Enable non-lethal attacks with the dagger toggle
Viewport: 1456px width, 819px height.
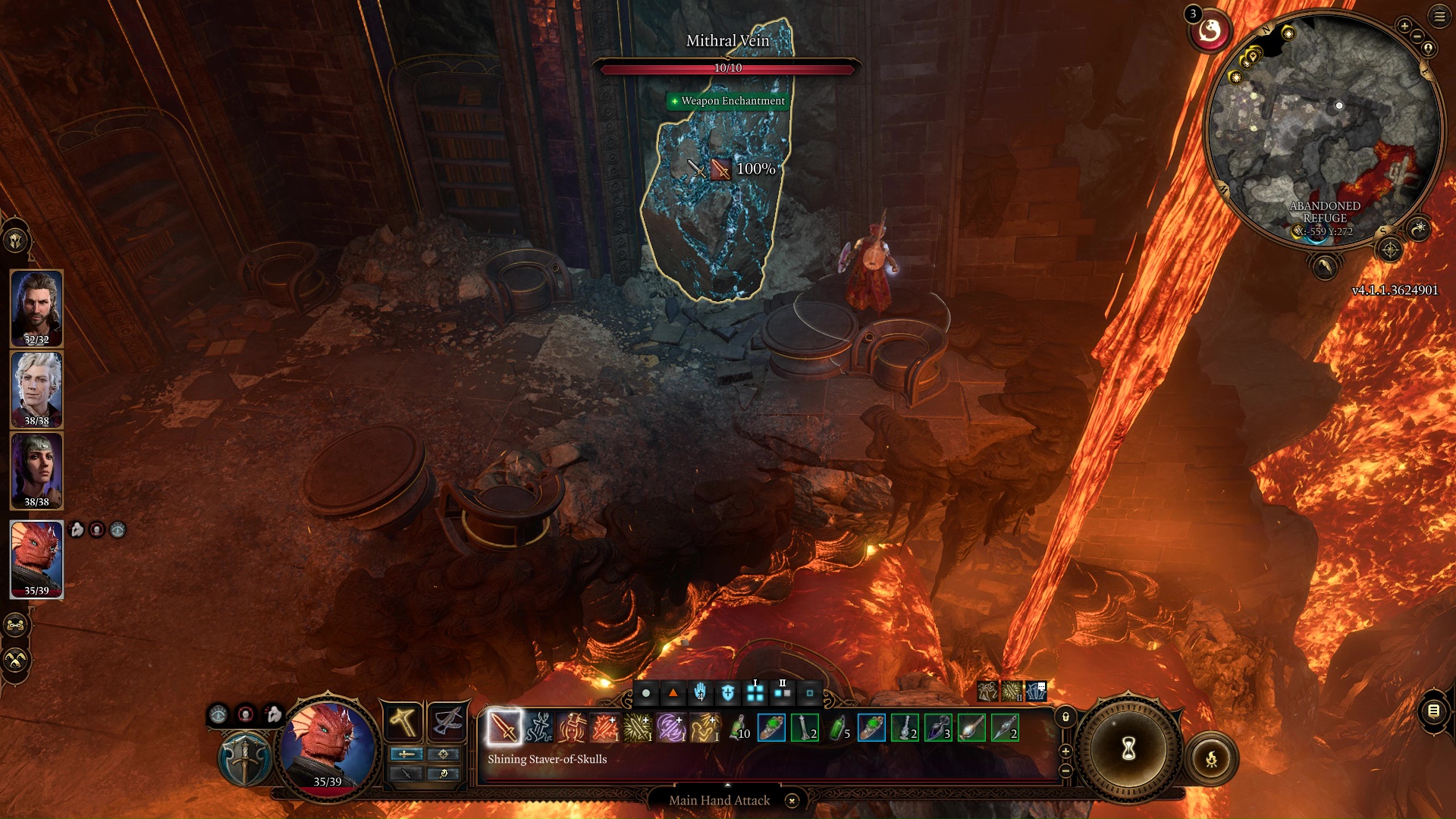[x=407, y=774]
